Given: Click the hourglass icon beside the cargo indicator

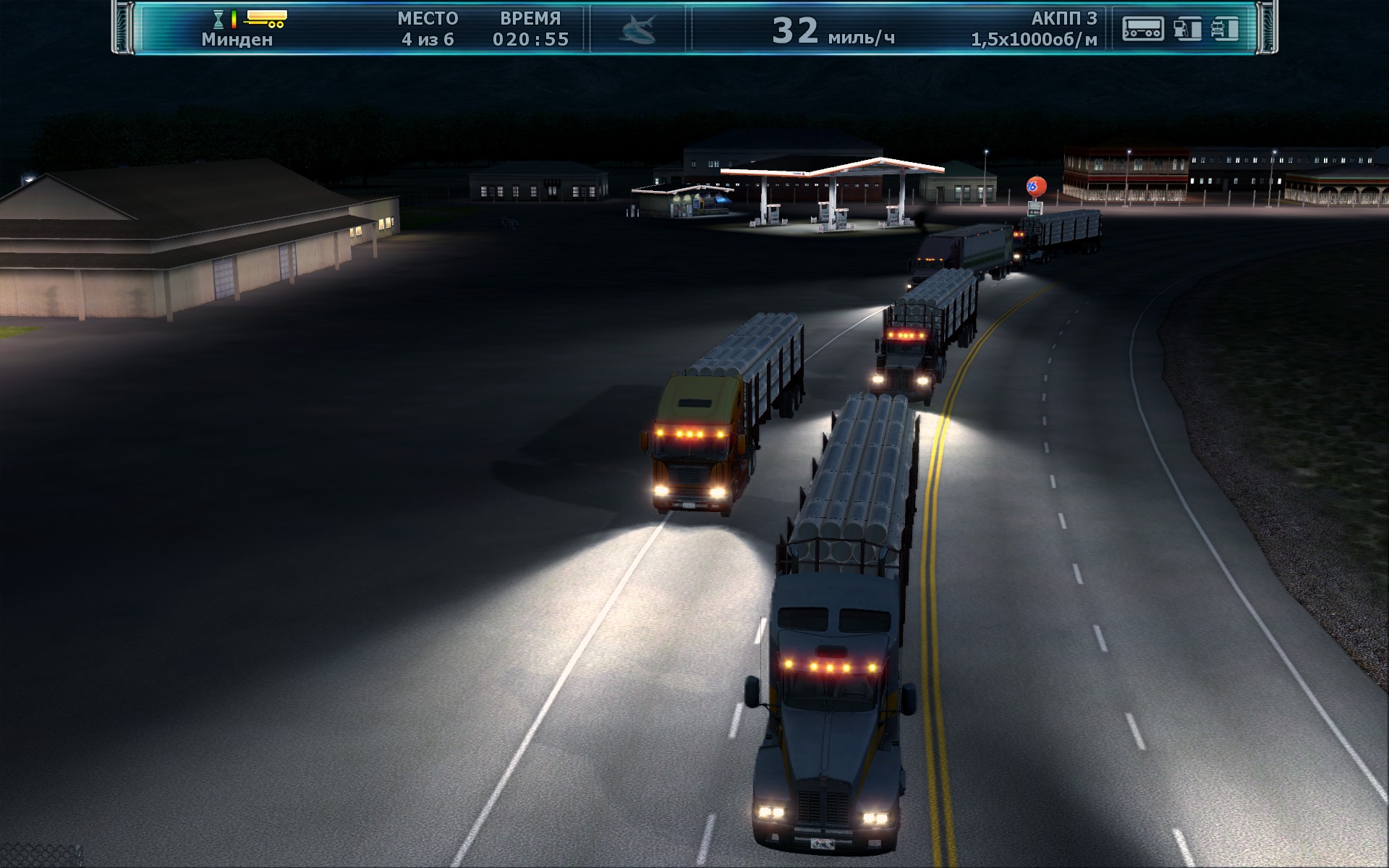Looking at the screenshot, I should (218, 19).
